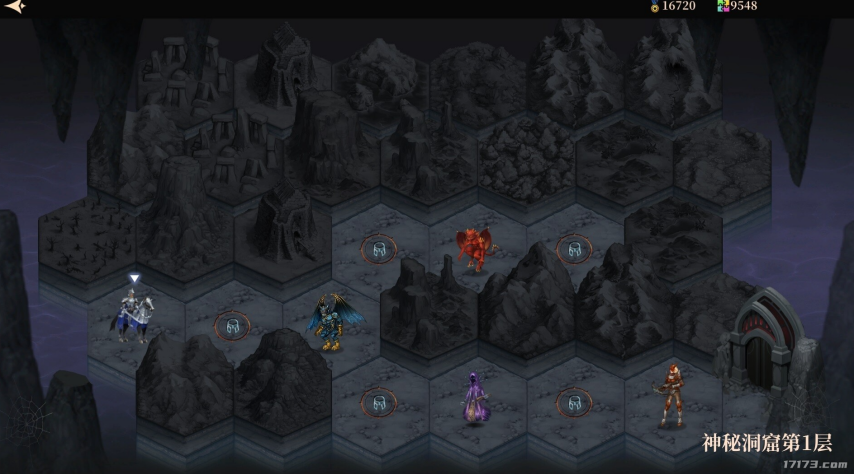Target the red demon unit on the board
The height and width of the screenshot is (474, 854).
tap(474, 248)
